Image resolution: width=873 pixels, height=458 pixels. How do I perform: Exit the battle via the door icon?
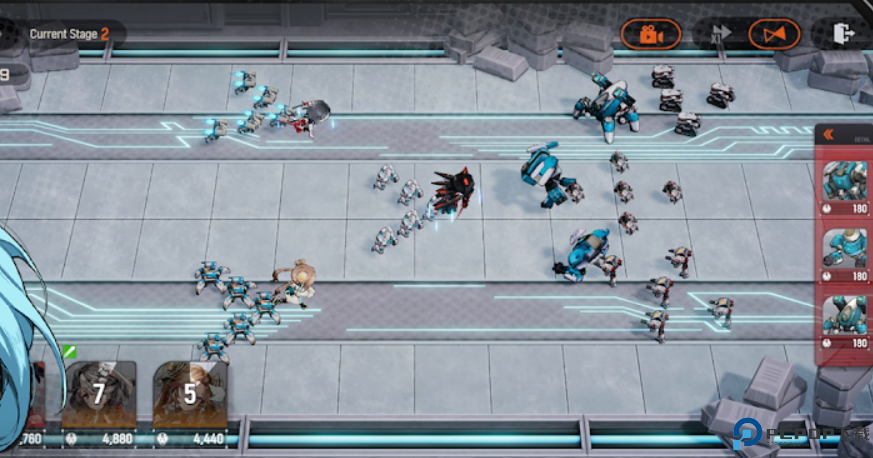pos(842,34)
